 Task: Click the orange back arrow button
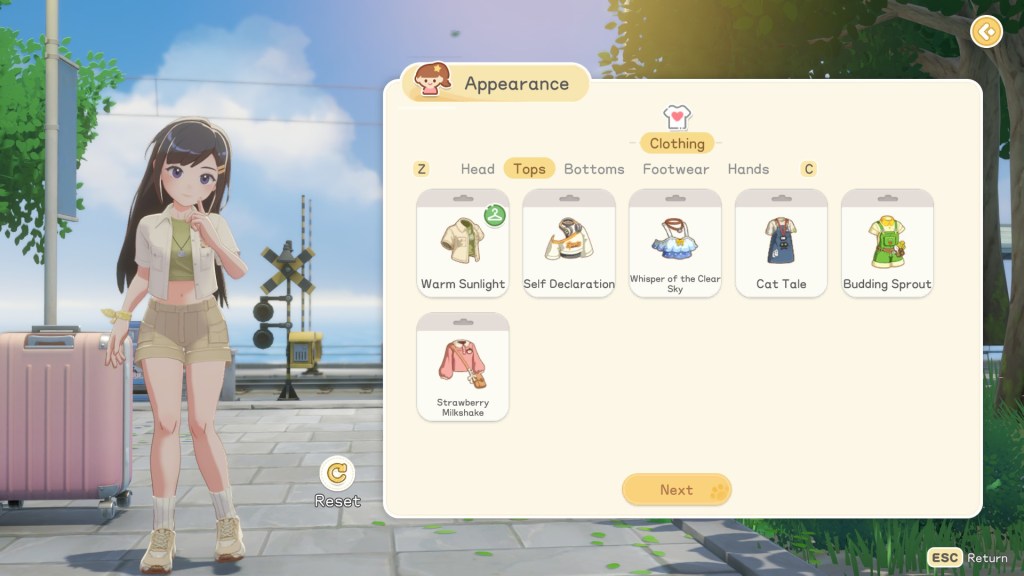[x=986, y=32]
